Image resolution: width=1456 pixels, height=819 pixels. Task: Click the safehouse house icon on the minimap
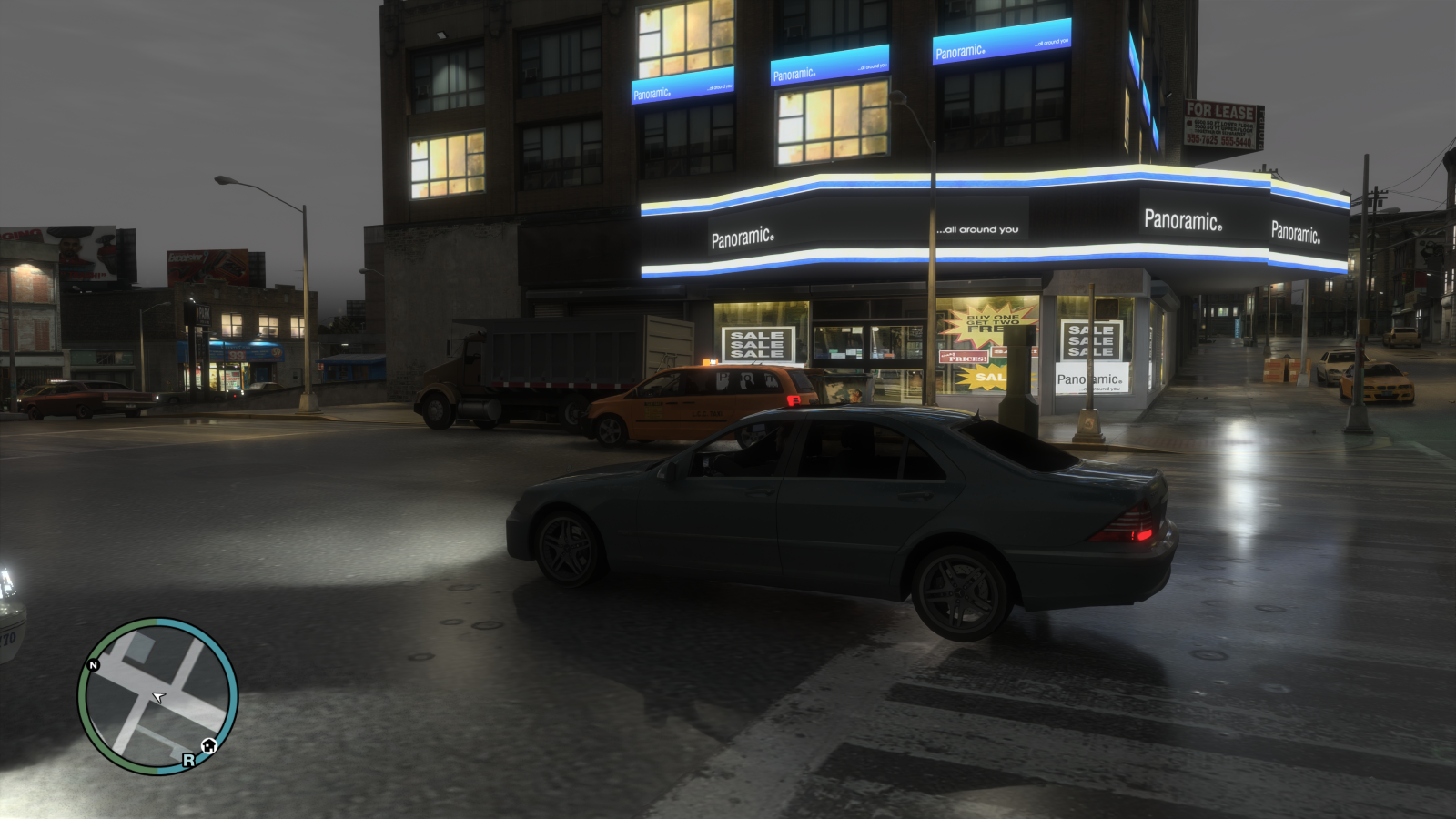[207, 744]
